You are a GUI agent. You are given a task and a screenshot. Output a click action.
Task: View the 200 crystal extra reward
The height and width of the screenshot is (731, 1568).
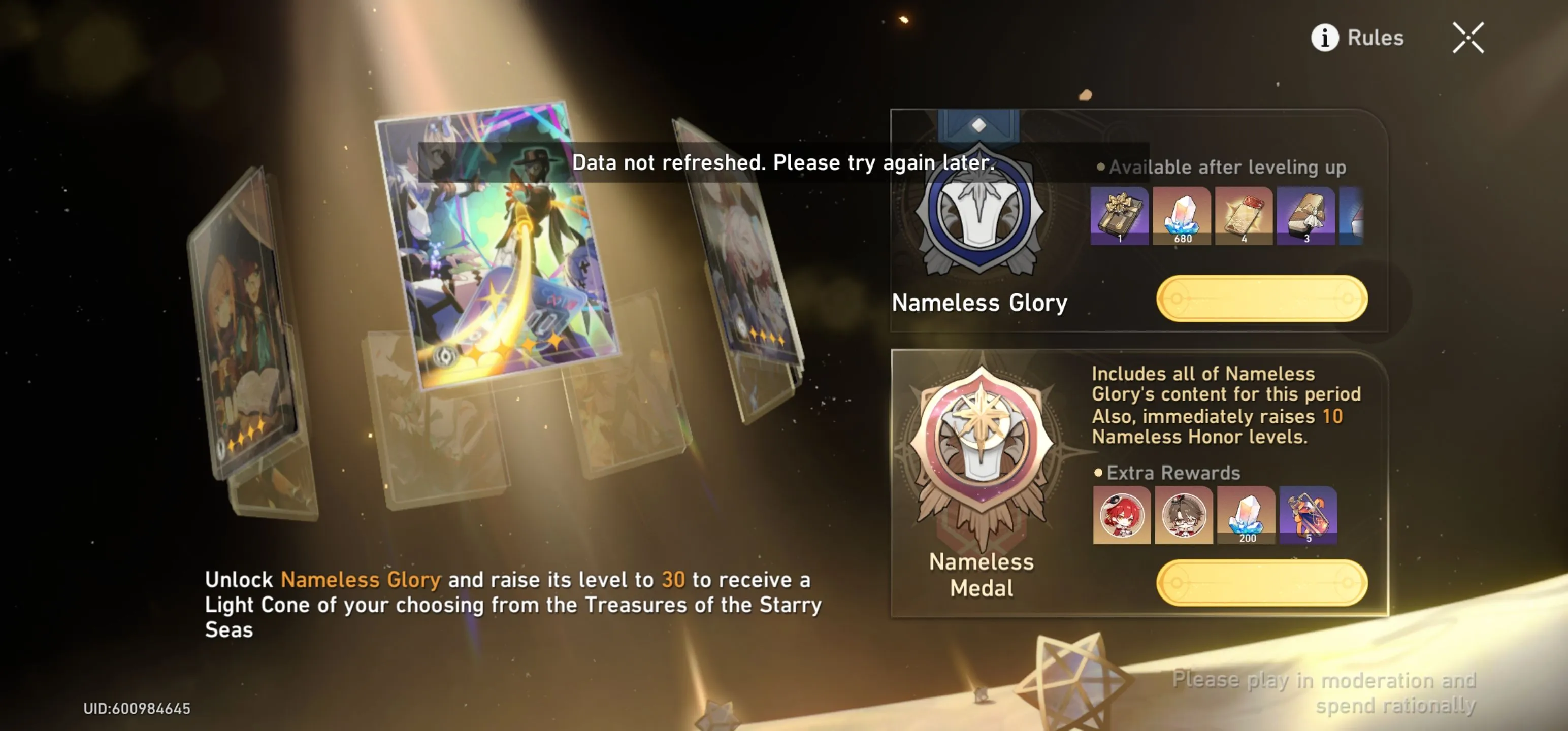[x=1246, y=515]
